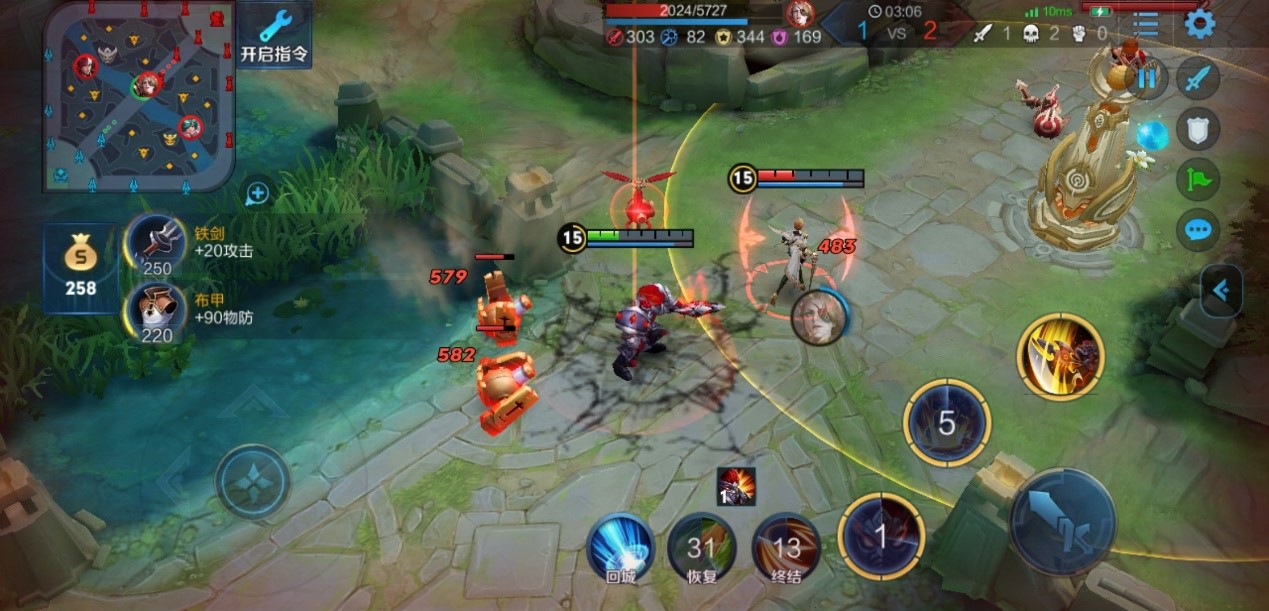Buy the recommended 布甲 item
1269x611 pixels.
pos(156,313)
